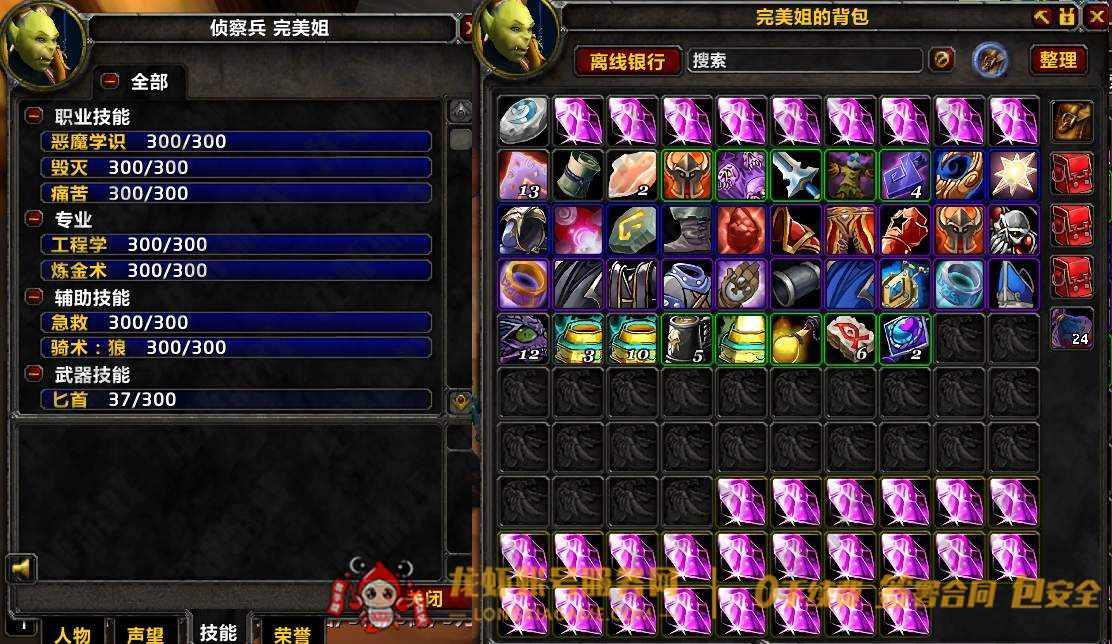Open the 声望 reputation tab
1112x644 pixels.
tap(146, 634)
